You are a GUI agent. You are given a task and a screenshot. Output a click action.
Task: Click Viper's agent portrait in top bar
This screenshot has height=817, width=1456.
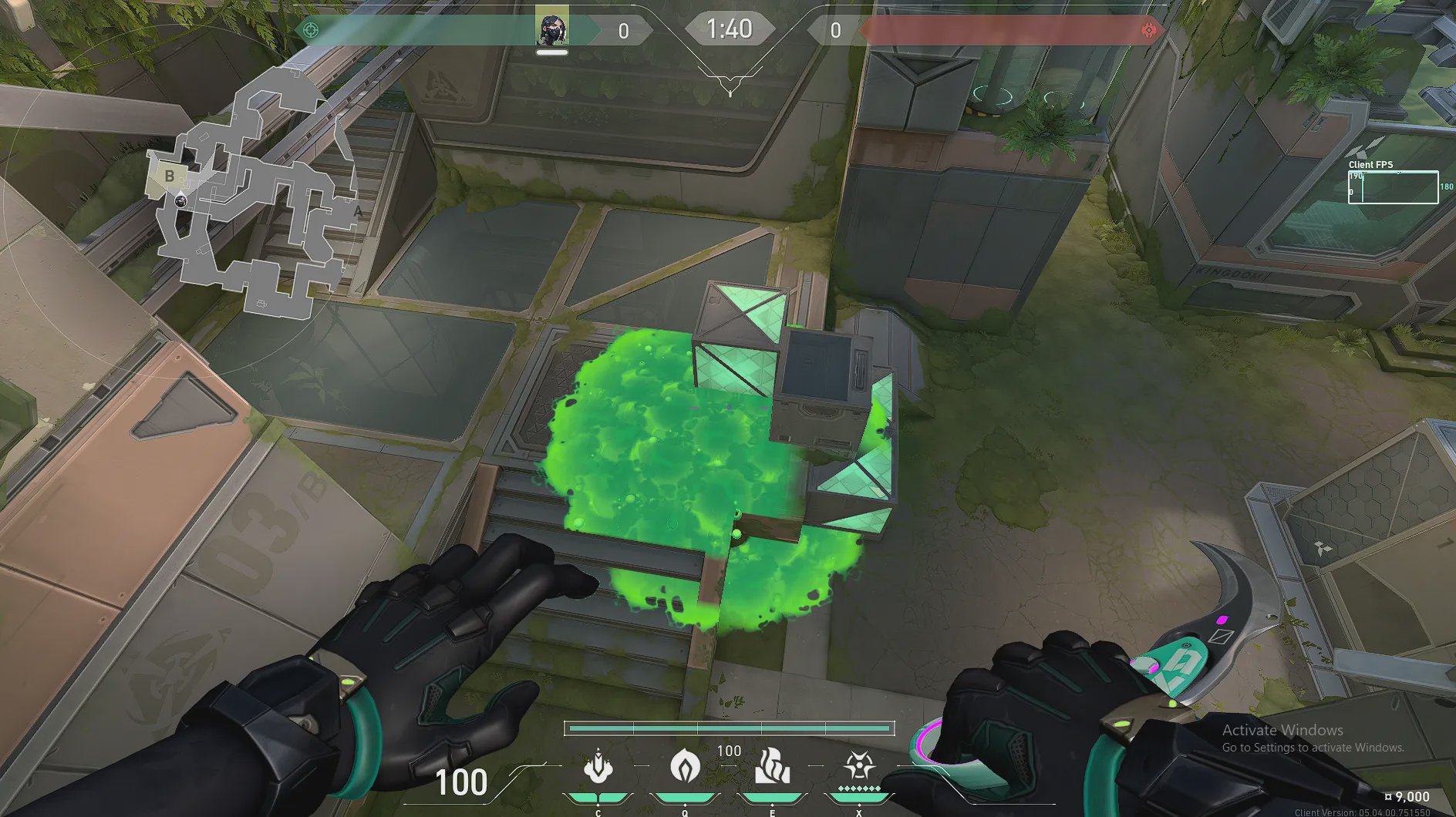552,28
